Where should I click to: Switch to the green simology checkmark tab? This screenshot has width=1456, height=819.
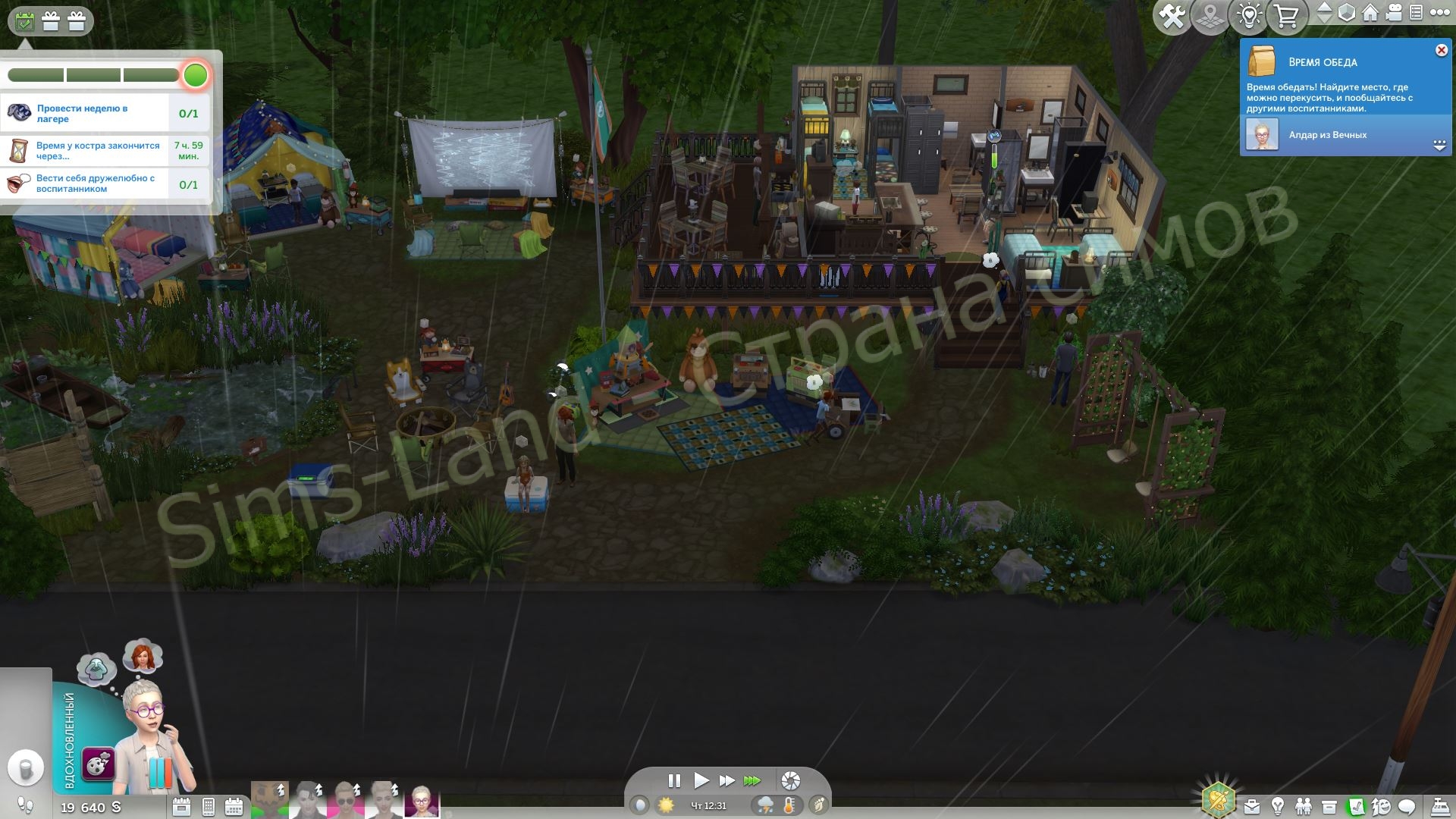[x=1357, y=805]
